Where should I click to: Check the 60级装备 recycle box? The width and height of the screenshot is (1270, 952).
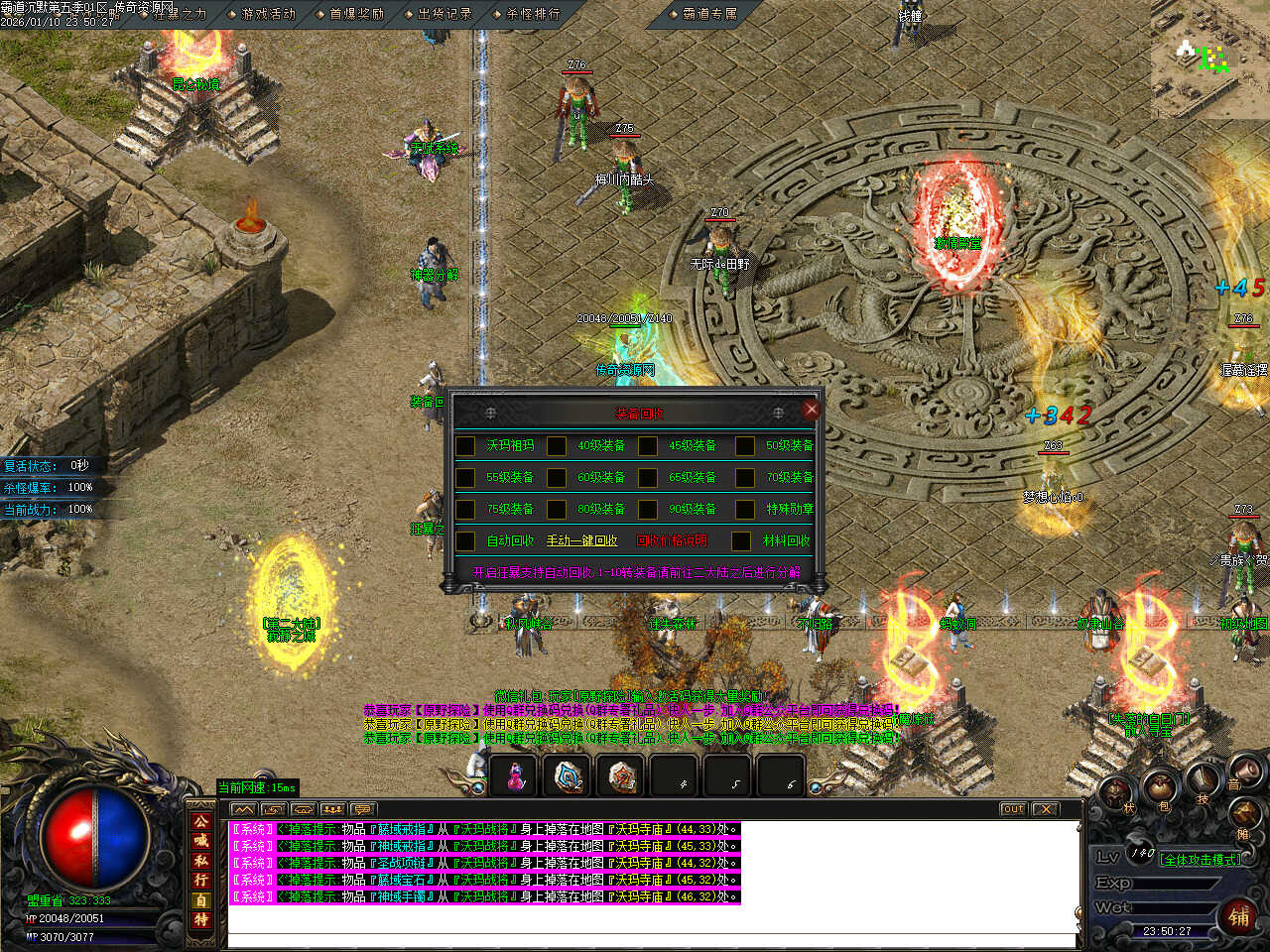click(x=557, y=478)
